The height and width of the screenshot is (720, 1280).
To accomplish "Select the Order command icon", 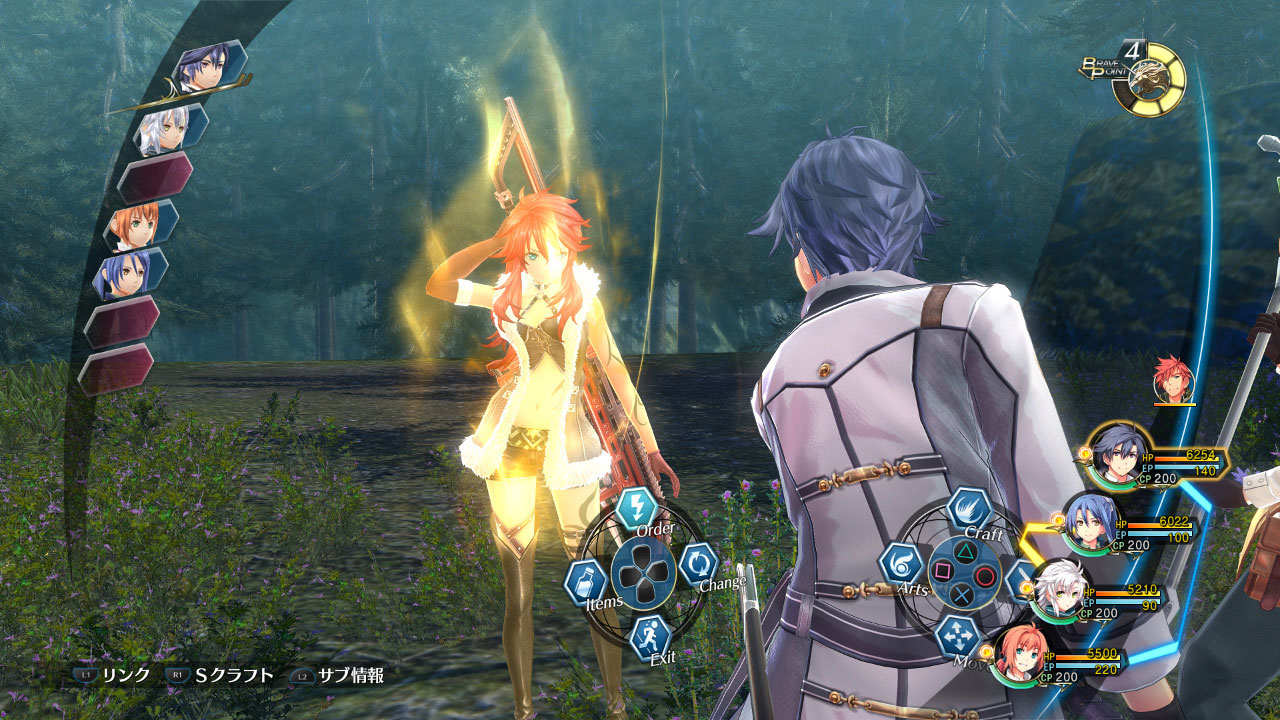I will click(x=636, y=508).
